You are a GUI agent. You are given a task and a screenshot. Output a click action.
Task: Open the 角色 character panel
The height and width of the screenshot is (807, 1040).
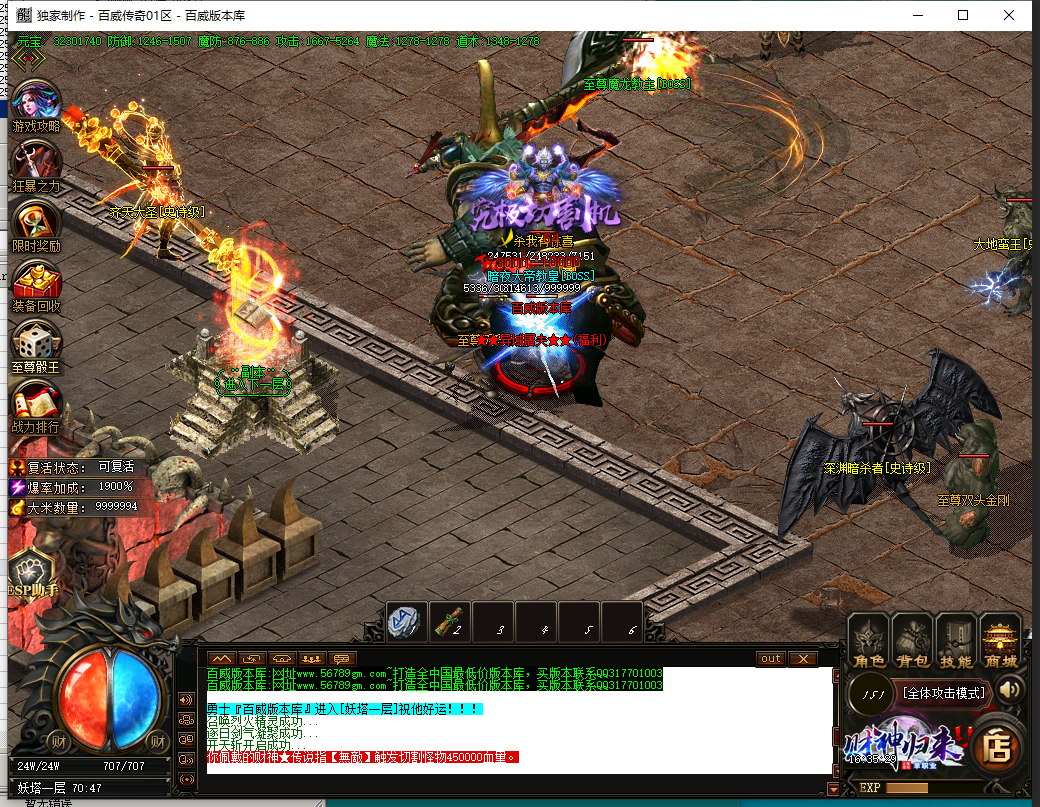867,640
